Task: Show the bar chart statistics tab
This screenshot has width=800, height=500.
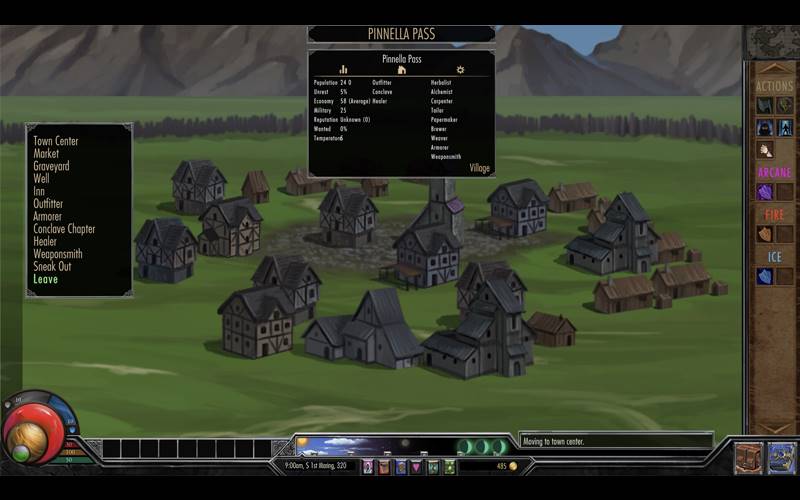Action: [x=343, y=70]
